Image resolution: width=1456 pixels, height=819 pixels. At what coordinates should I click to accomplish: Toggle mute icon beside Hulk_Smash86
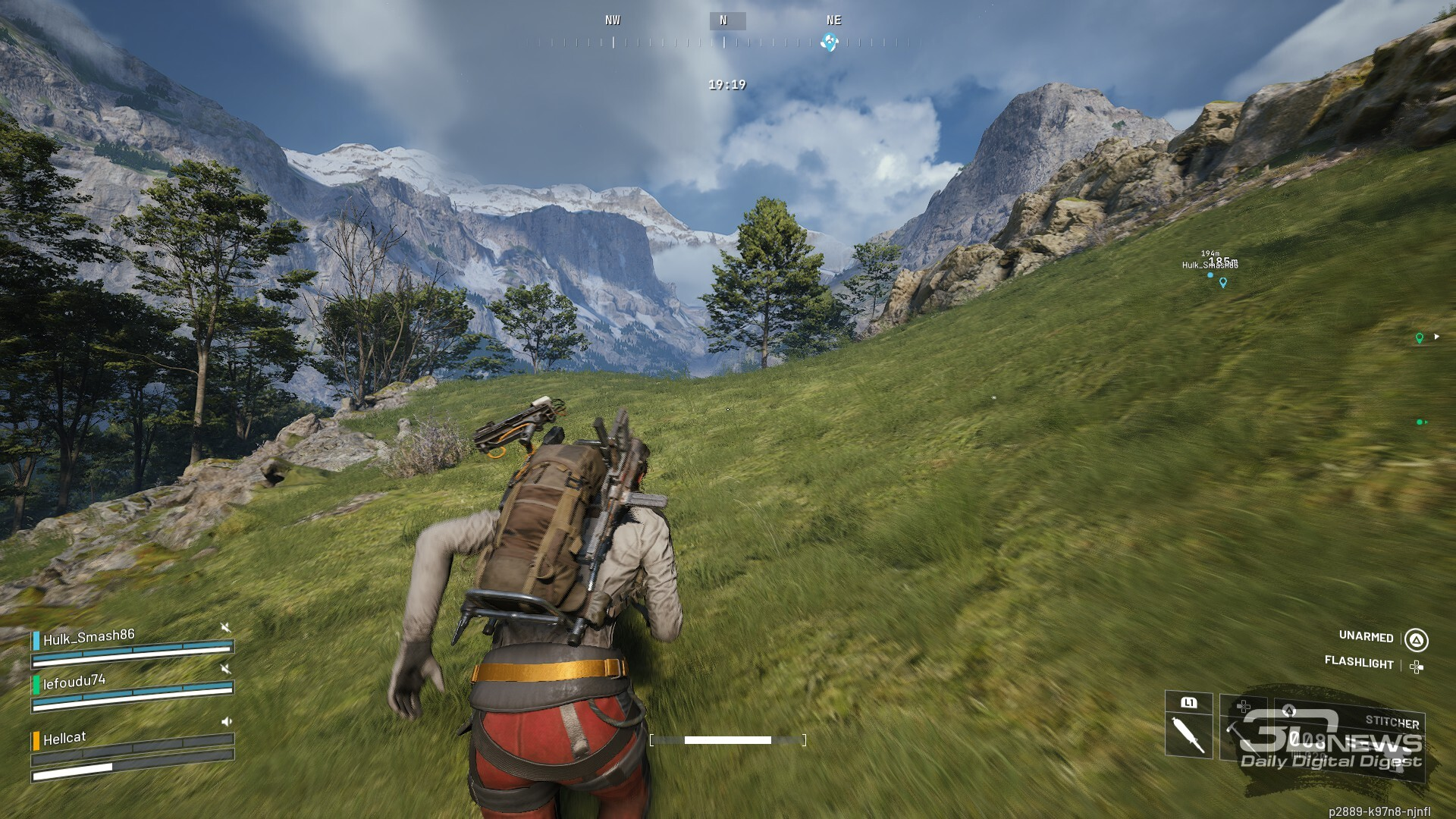[x=225, y=627]
